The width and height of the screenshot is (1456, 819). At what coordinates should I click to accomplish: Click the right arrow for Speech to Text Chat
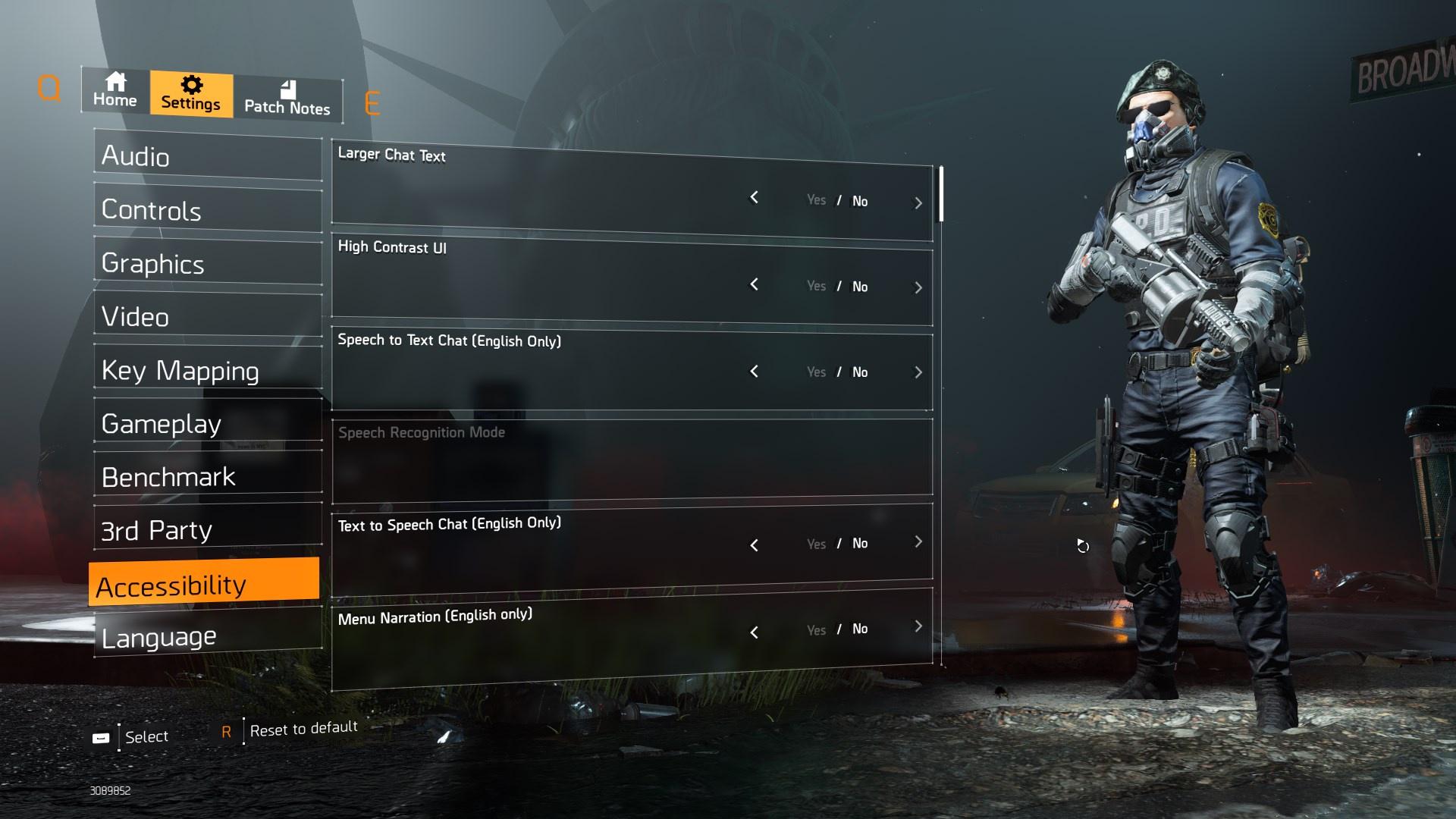(x=918, y=372)
